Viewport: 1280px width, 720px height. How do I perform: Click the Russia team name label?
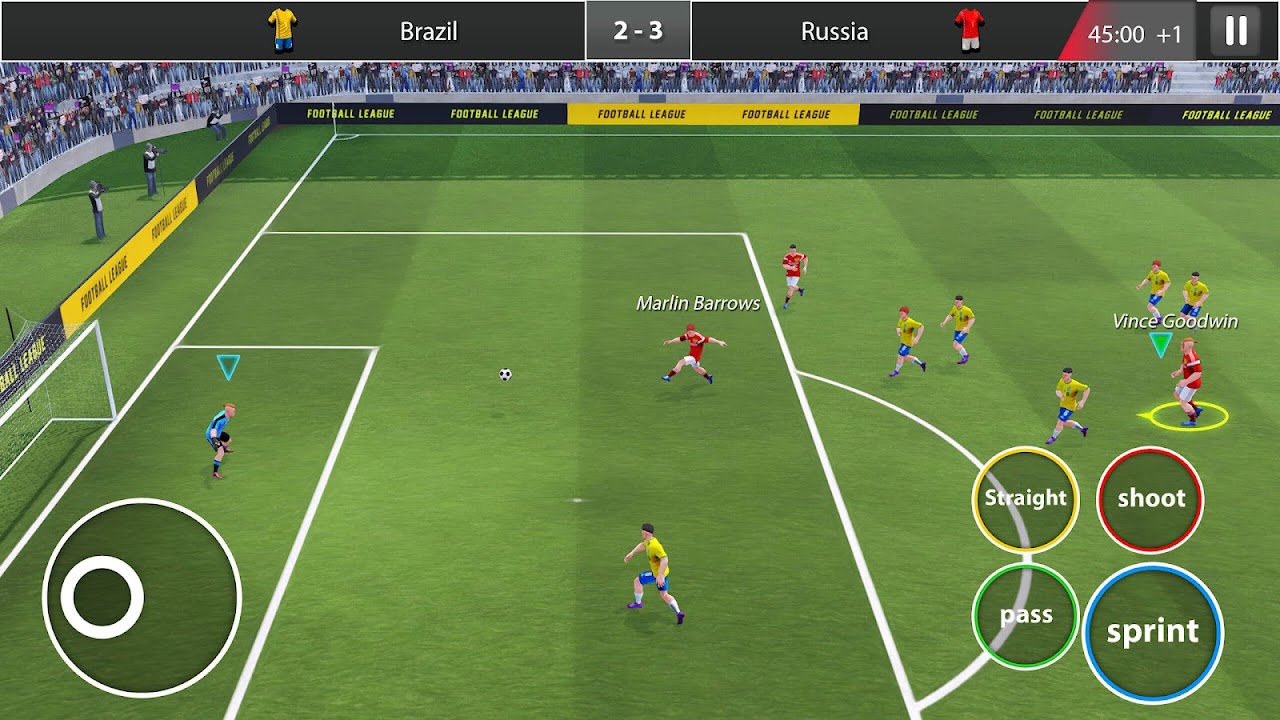click(834, 31)
